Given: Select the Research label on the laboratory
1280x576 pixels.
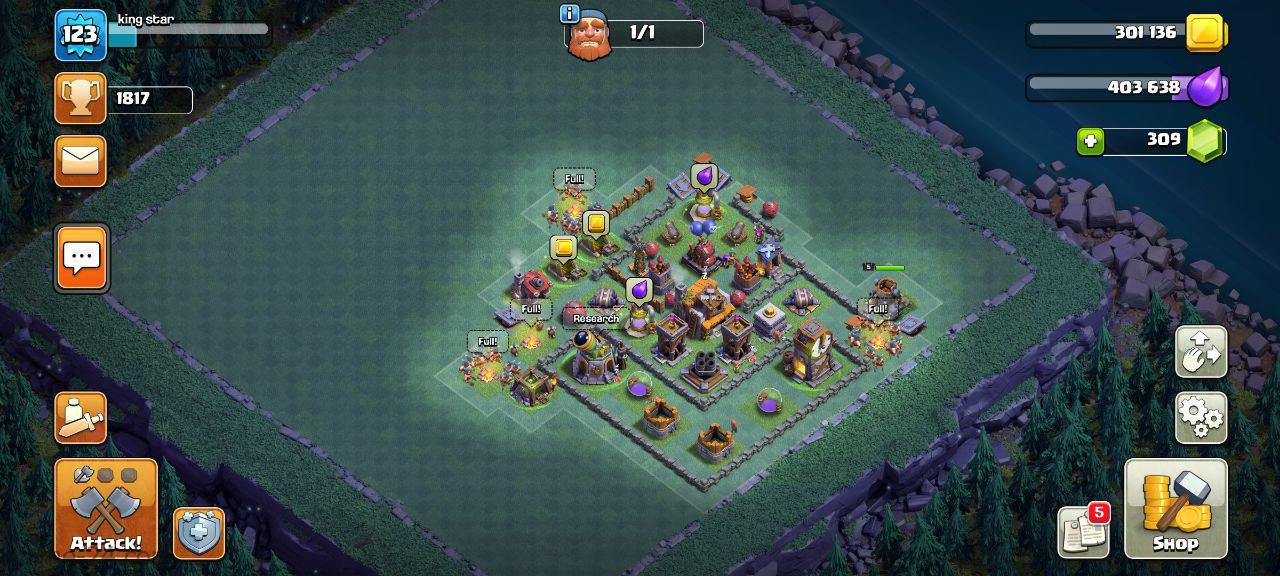Looking at the screenshot, I should 596,319.
